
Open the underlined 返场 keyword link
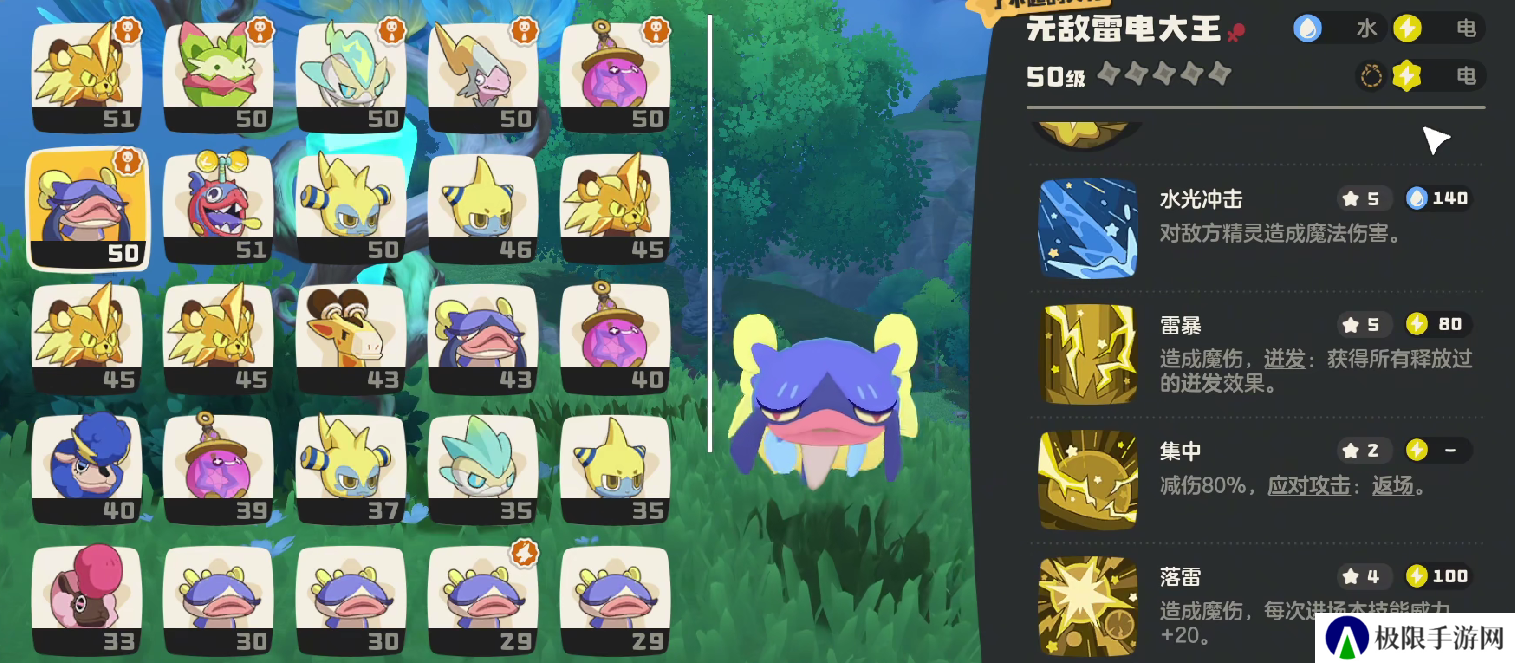[x=1392, y=487]
